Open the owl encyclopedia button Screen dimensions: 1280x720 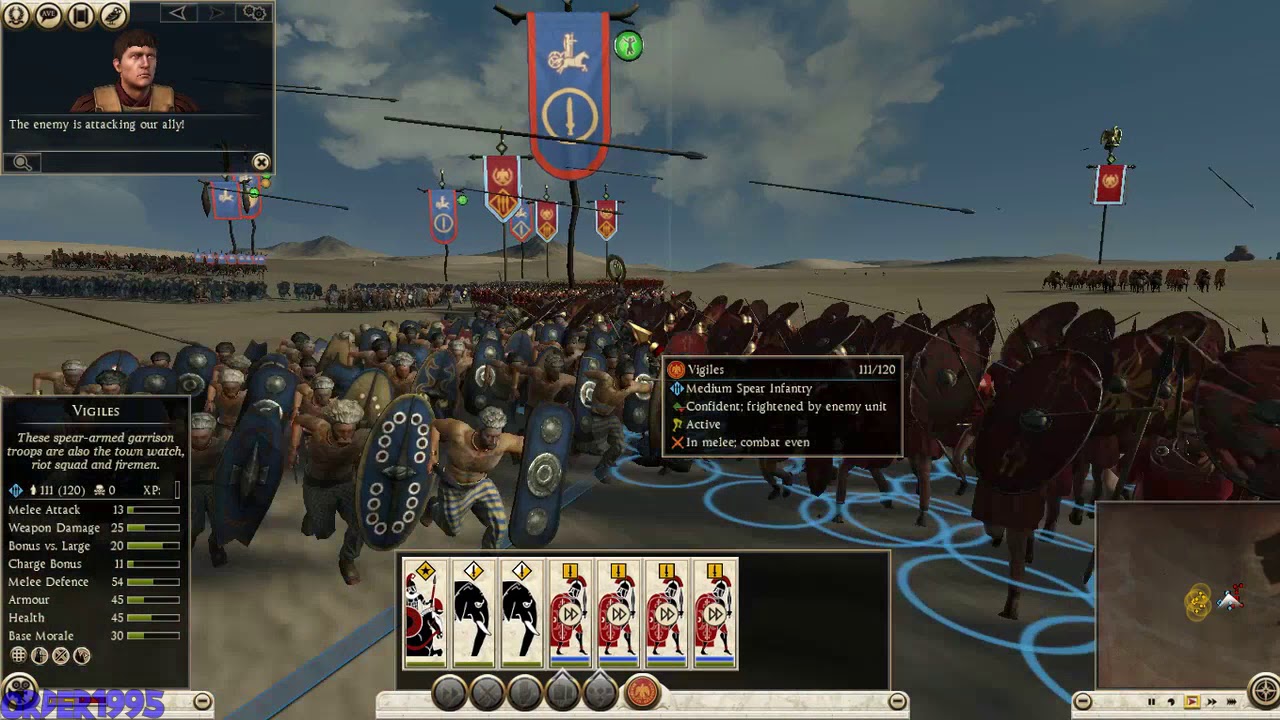pyautogui.click(x=113, y=15)
